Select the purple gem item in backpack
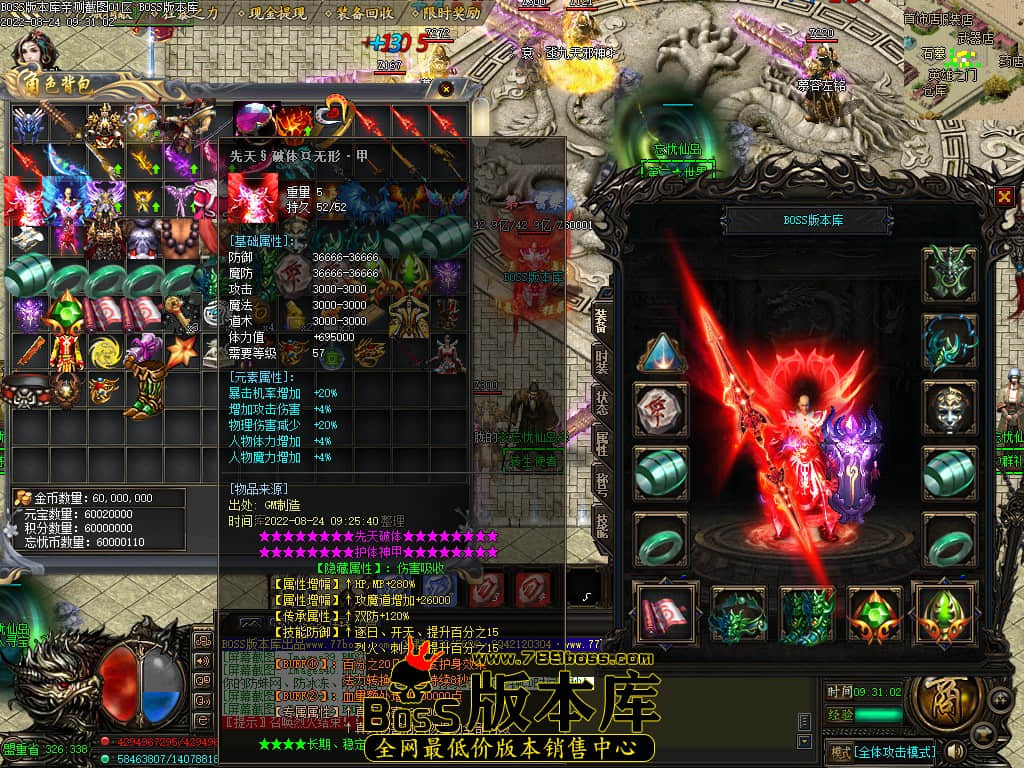Screen dimensions: 1024x768 254,120
